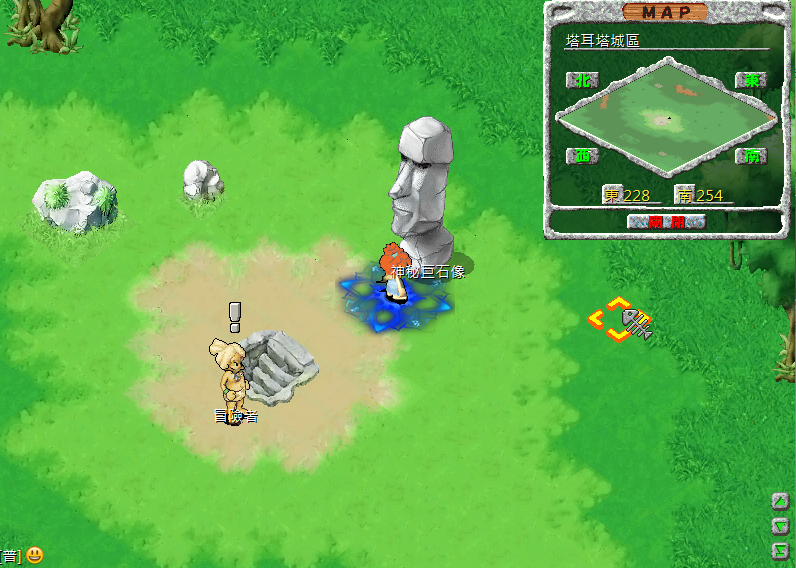796x568 pixels.
Task: Click the down-arrow chat scroll button
Action: click(780, 526)
